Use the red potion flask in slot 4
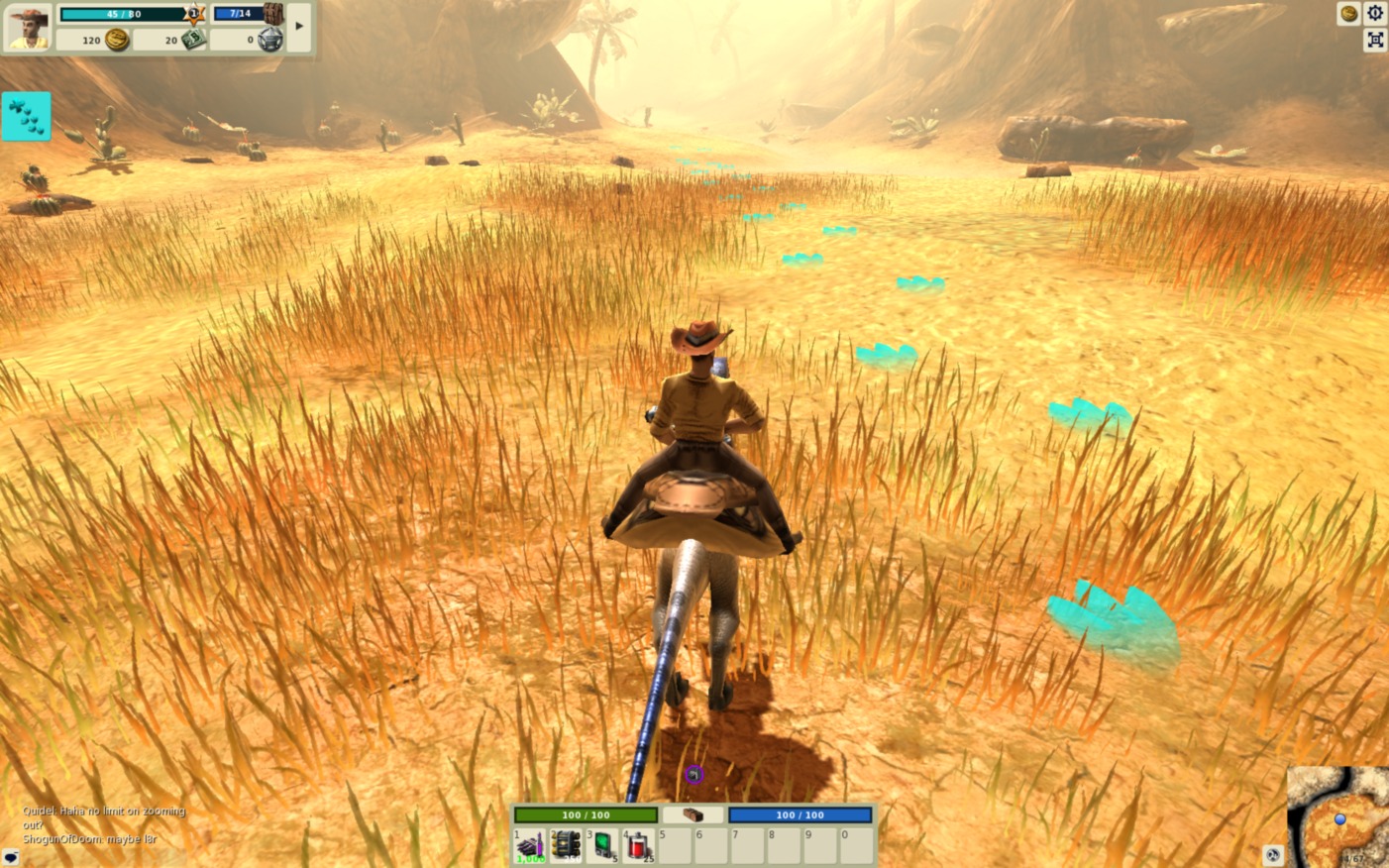Screen dimensions: 1389x868 (x=638, y=845)
